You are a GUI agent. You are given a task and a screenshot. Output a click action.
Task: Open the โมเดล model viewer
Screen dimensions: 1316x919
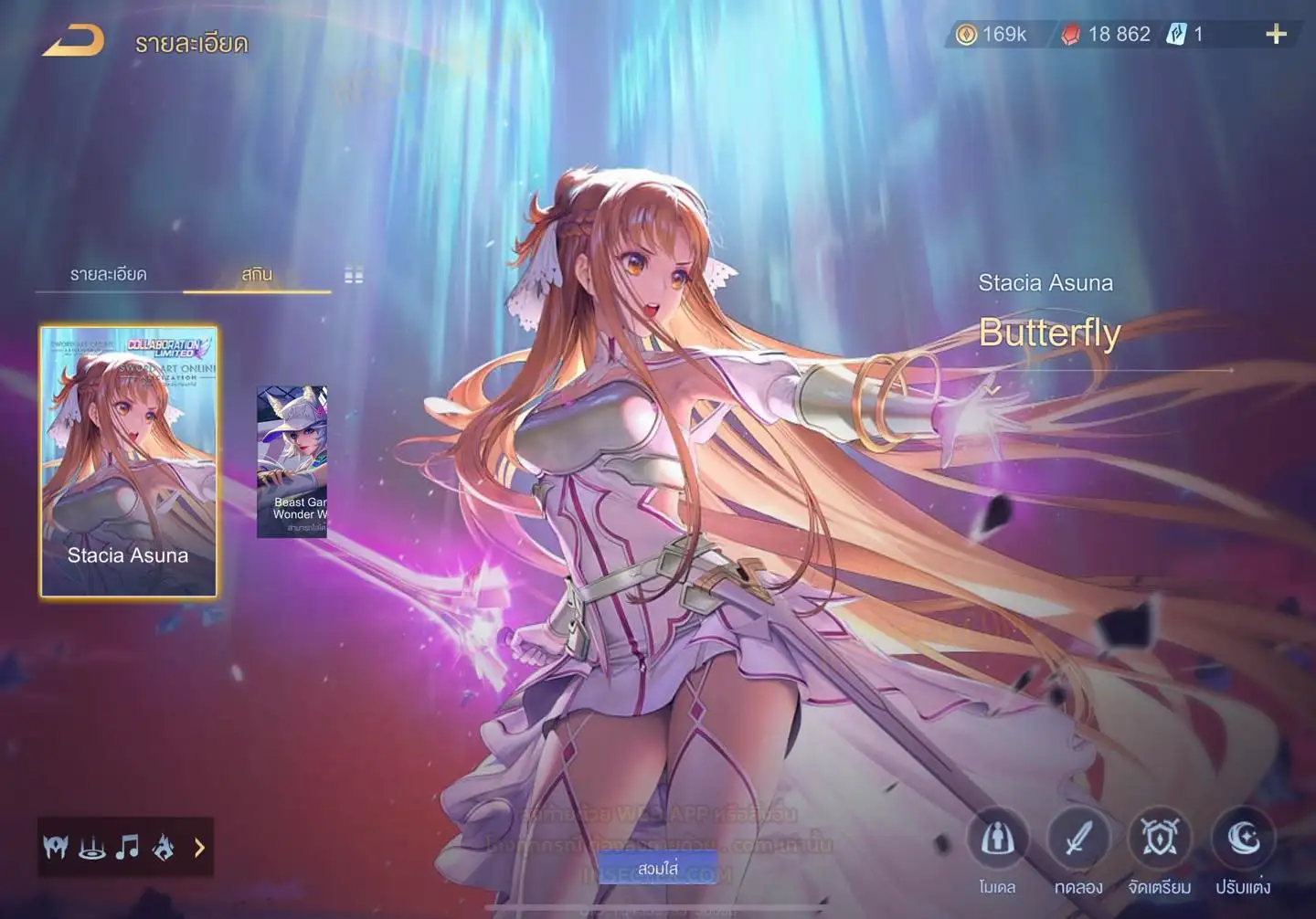pos(997,840)
